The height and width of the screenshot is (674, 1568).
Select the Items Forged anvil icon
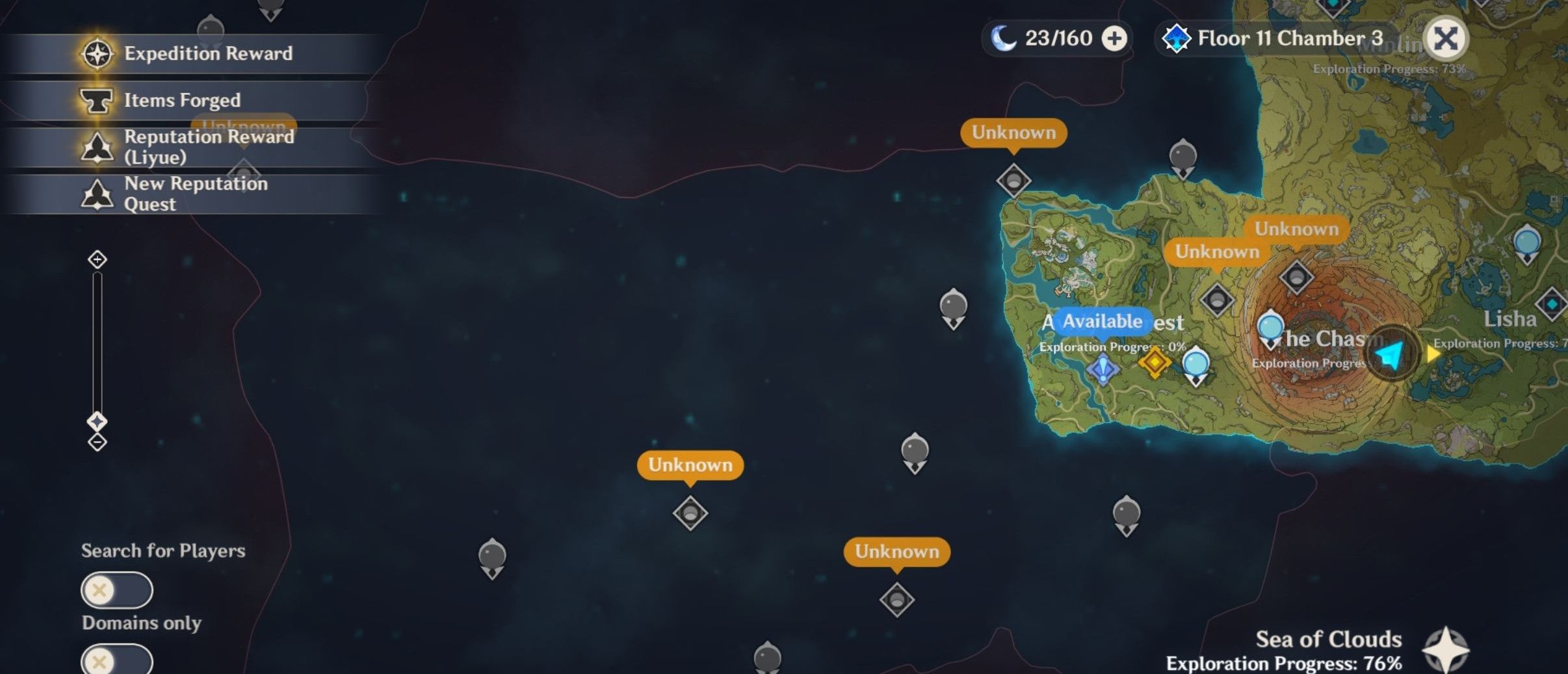pyautogui.click(x=98, y=99)
